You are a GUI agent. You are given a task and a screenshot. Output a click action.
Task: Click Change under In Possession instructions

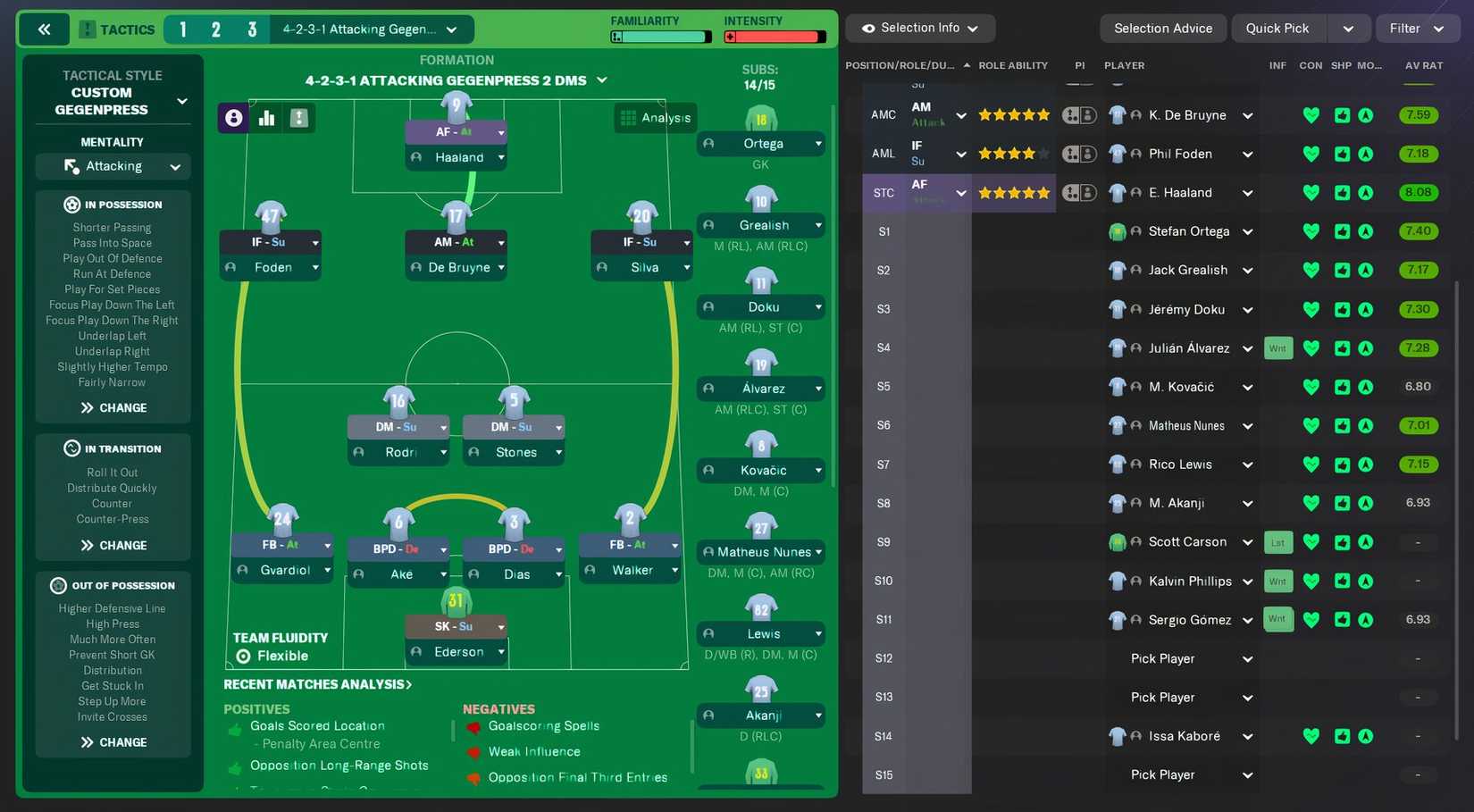point(113,407)
